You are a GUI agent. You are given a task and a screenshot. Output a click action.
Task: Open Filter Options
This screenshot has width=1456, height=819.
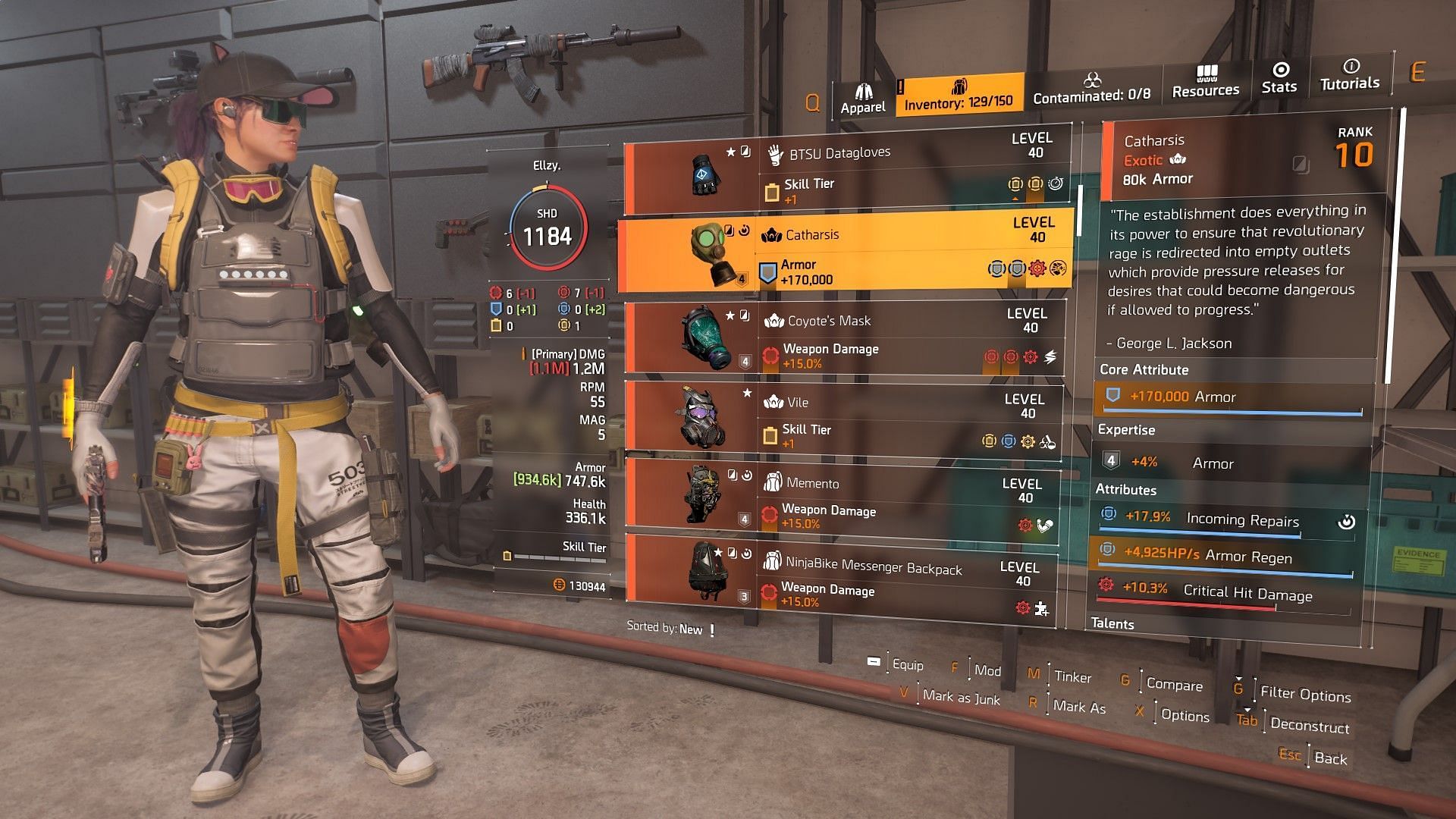tap(1305, 694)
